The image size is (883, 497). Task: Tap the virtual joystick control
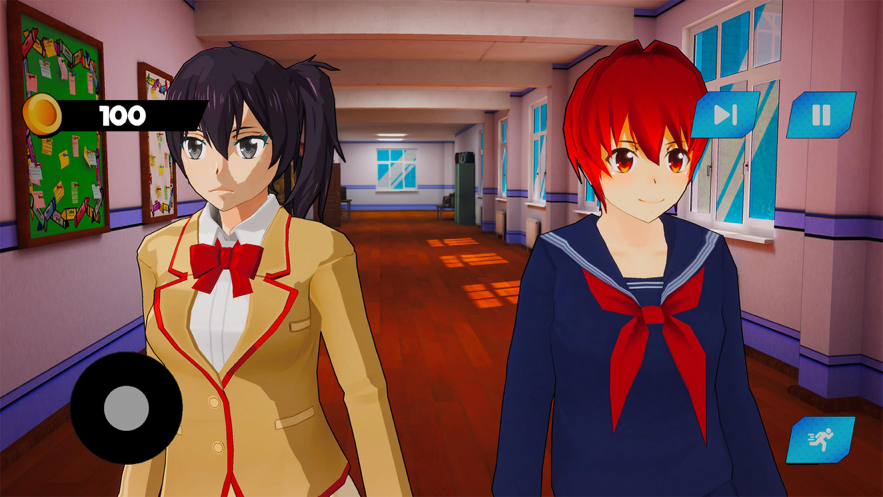(x=126, y=408)
